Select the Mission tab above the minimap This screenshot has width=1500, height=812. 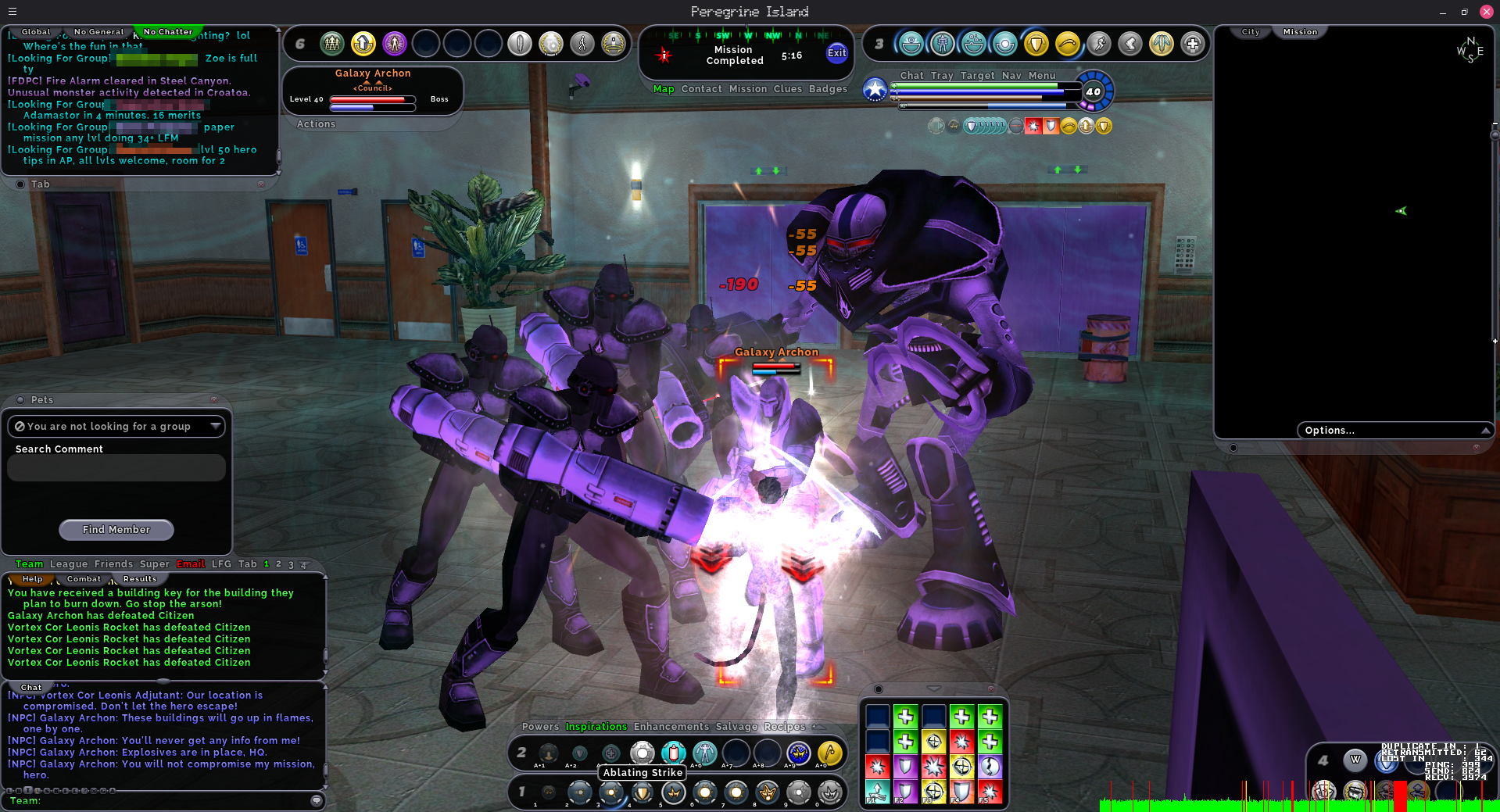[1300, 32]
